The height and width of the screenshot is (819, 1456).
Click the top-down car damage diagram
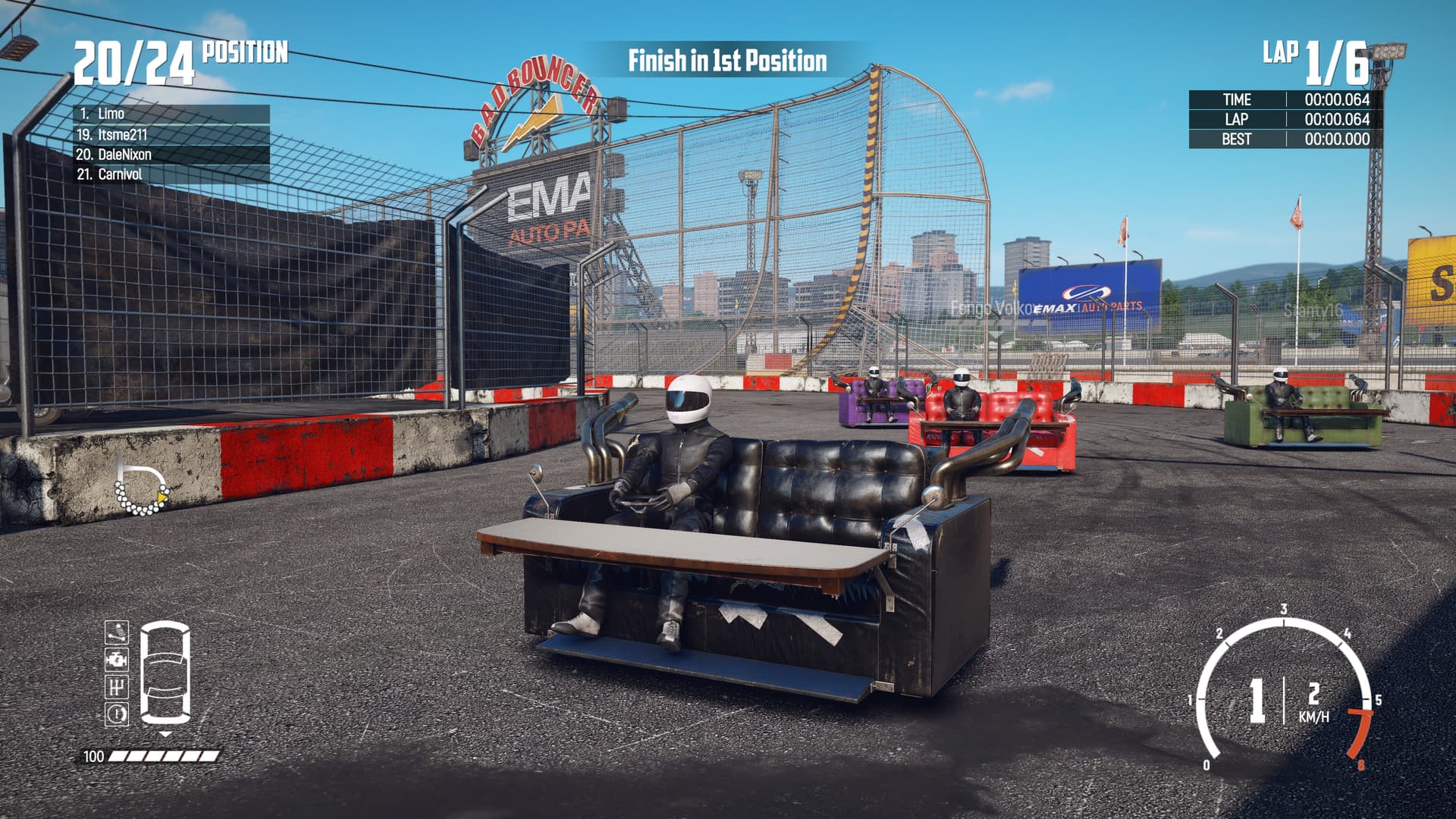165,672
